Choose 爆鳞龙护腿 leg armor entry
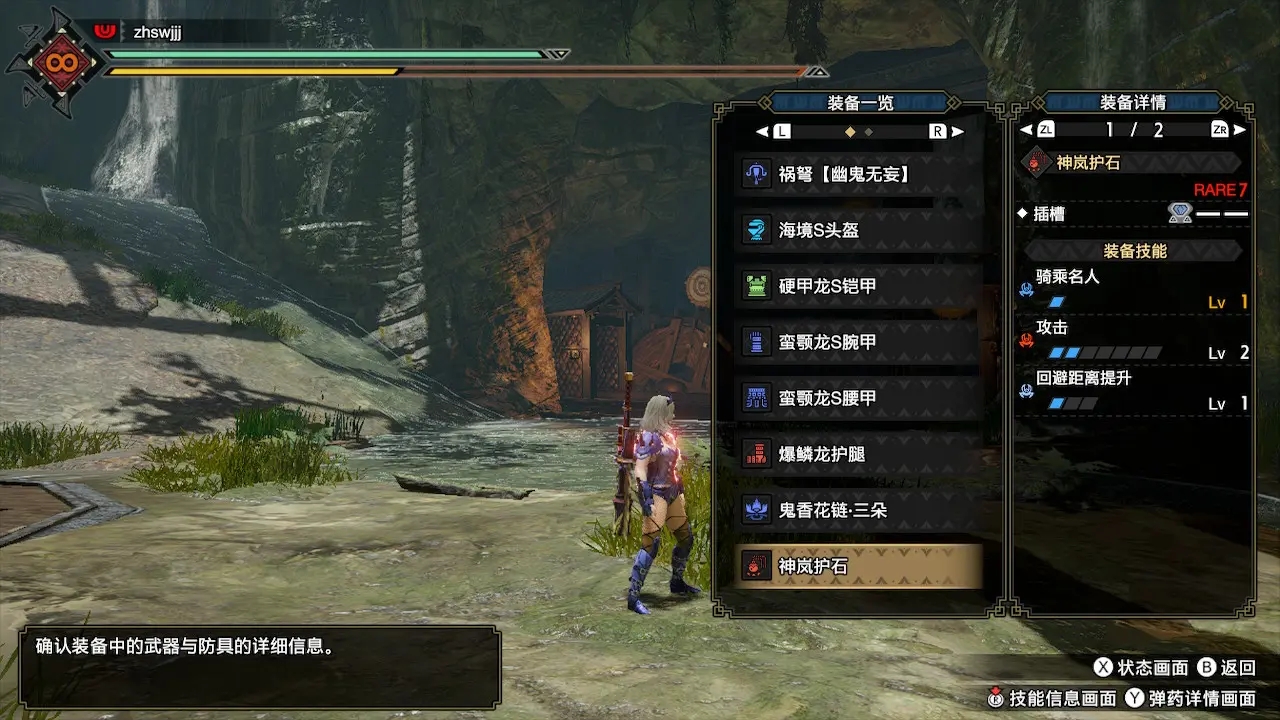The width and height of the screenshot is (1280, 720). coord(858,454)
